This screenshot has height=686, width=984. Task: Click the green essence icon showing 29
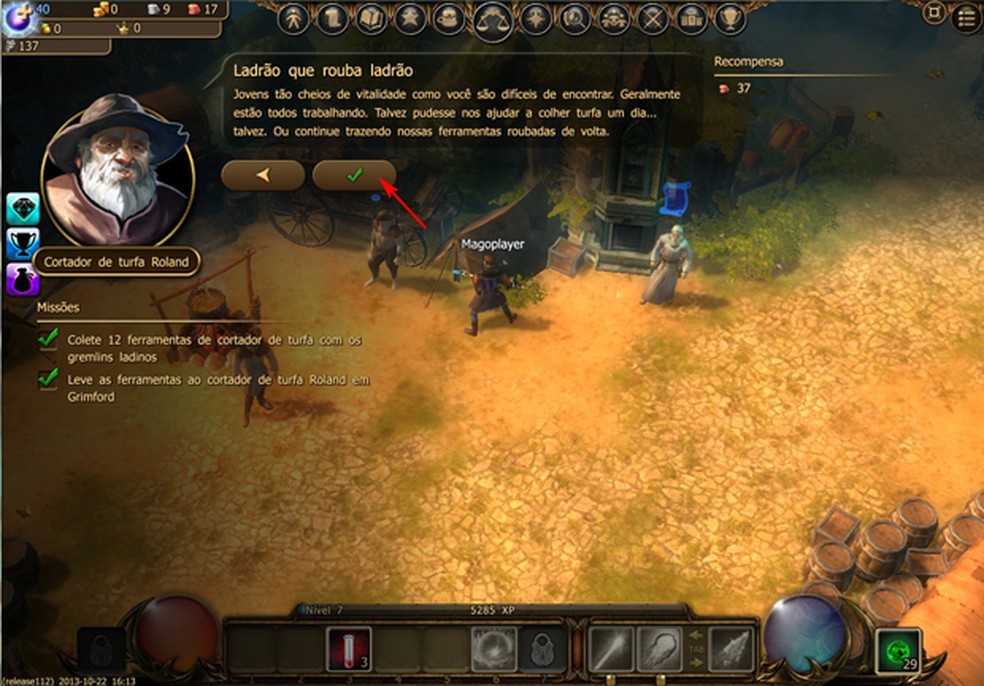(897, 651)
